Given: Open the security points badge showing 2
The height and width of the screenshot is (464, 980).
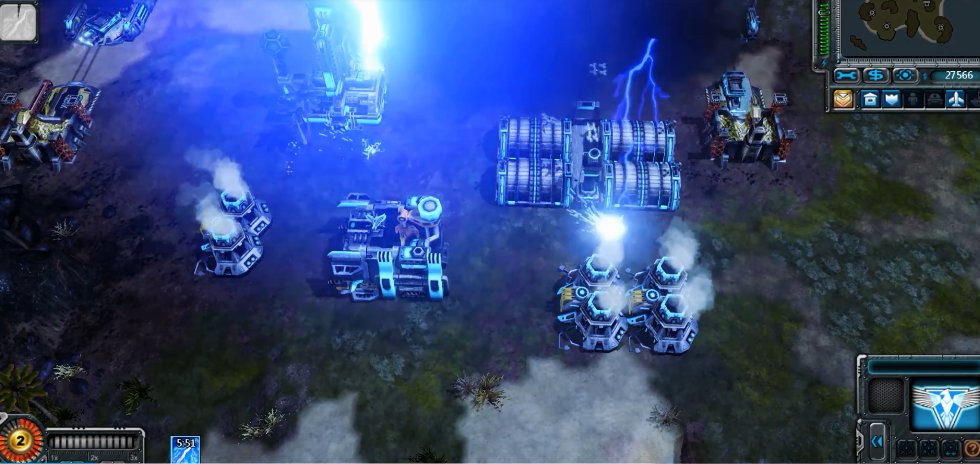Looking at the screenshot, I should pos(17,440).
